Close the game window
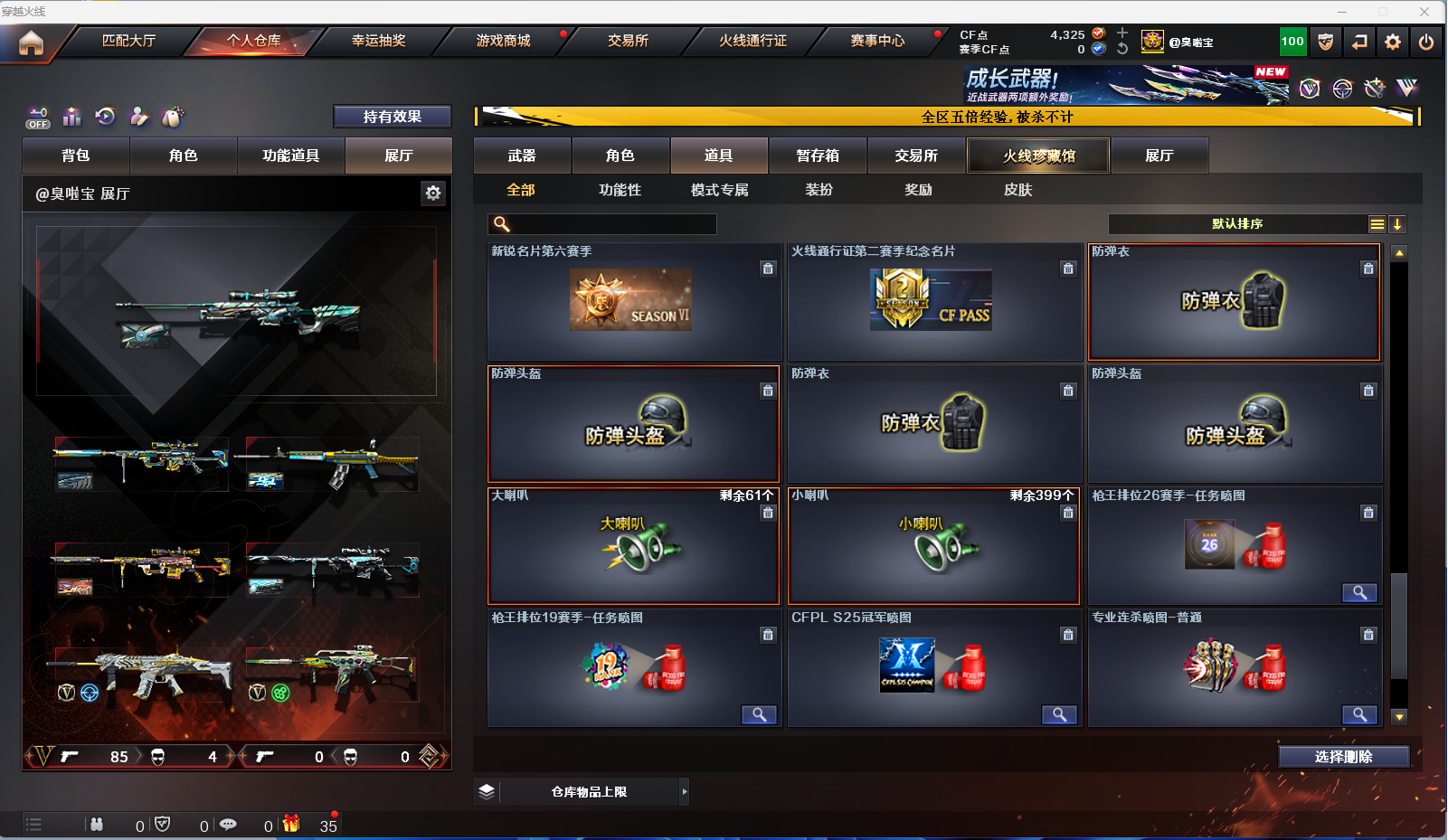 [1424, 12]
